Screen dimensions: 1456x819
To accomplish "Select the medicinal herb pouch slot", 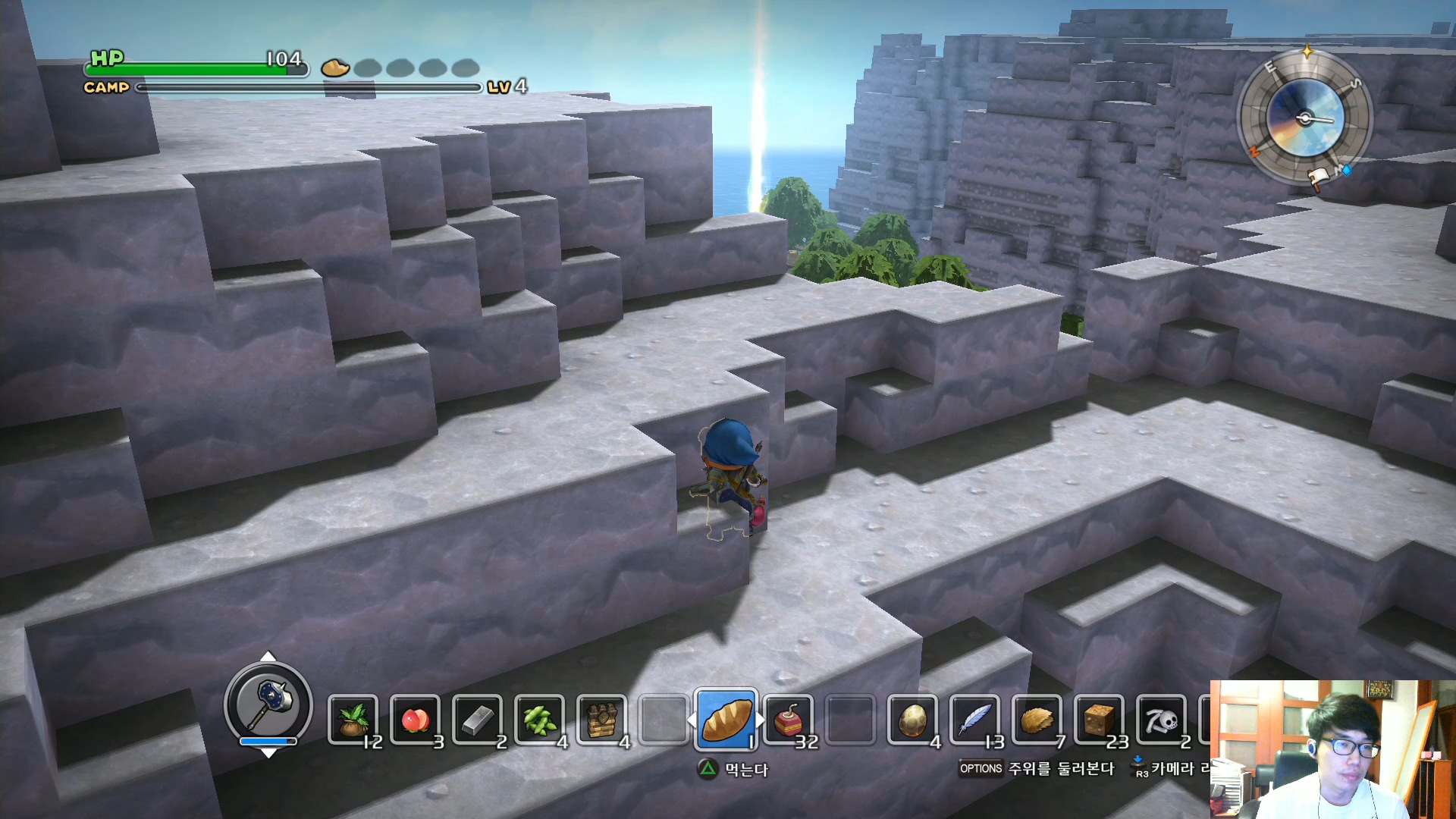I will (353, 720).
